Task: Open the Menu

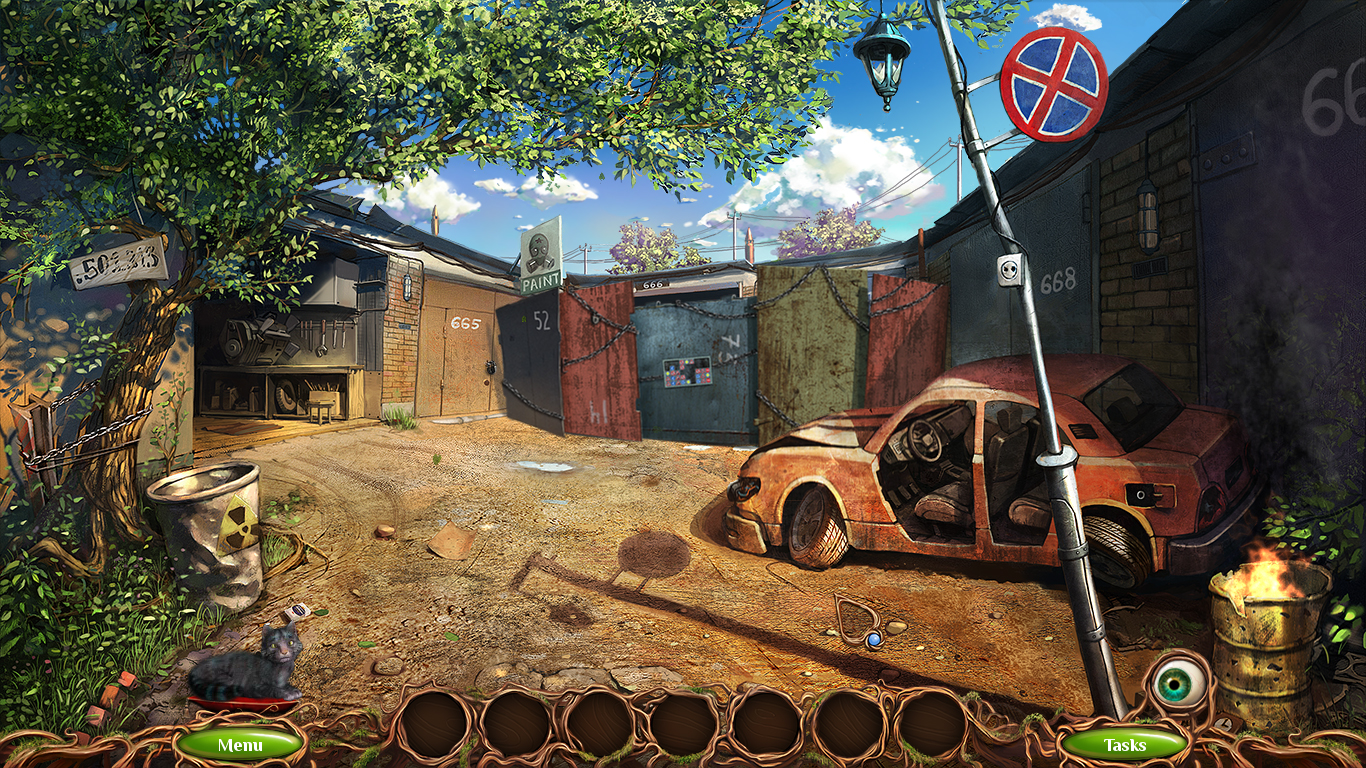Action: pyautogui.click(x=240, y=744)
